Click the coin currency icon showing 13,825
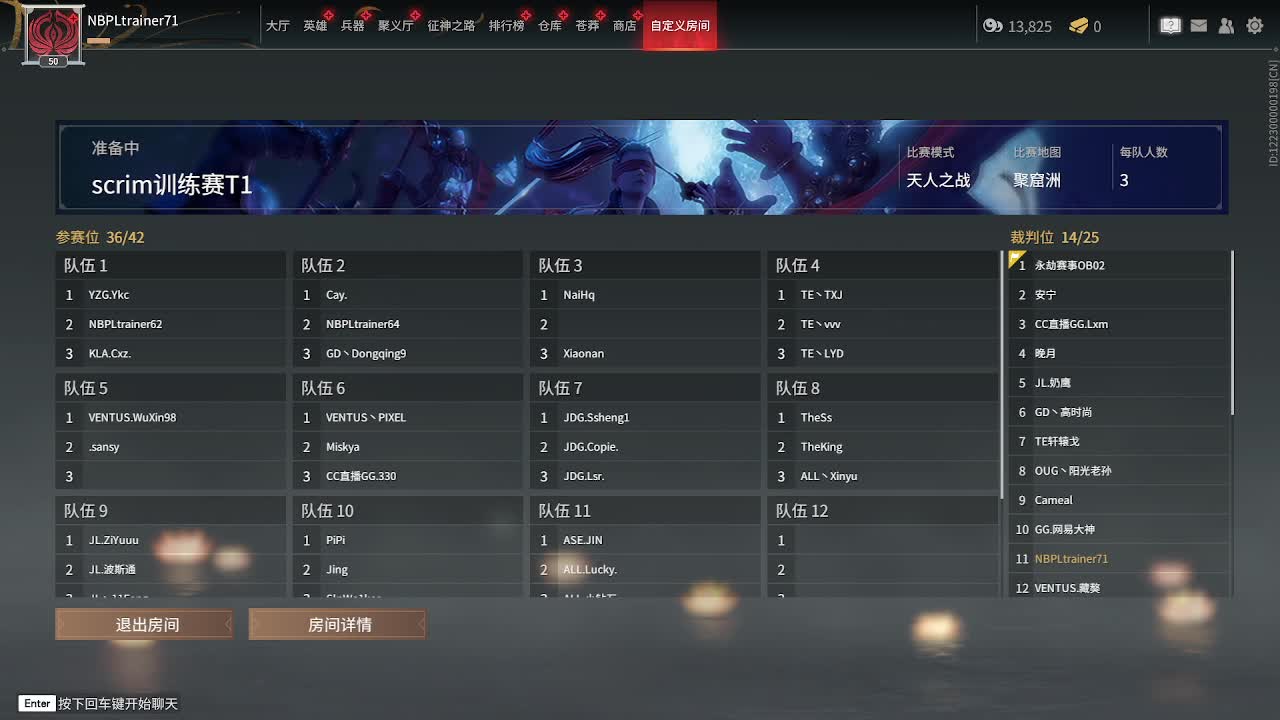The image size is (1280, 720). pos(993,26)
